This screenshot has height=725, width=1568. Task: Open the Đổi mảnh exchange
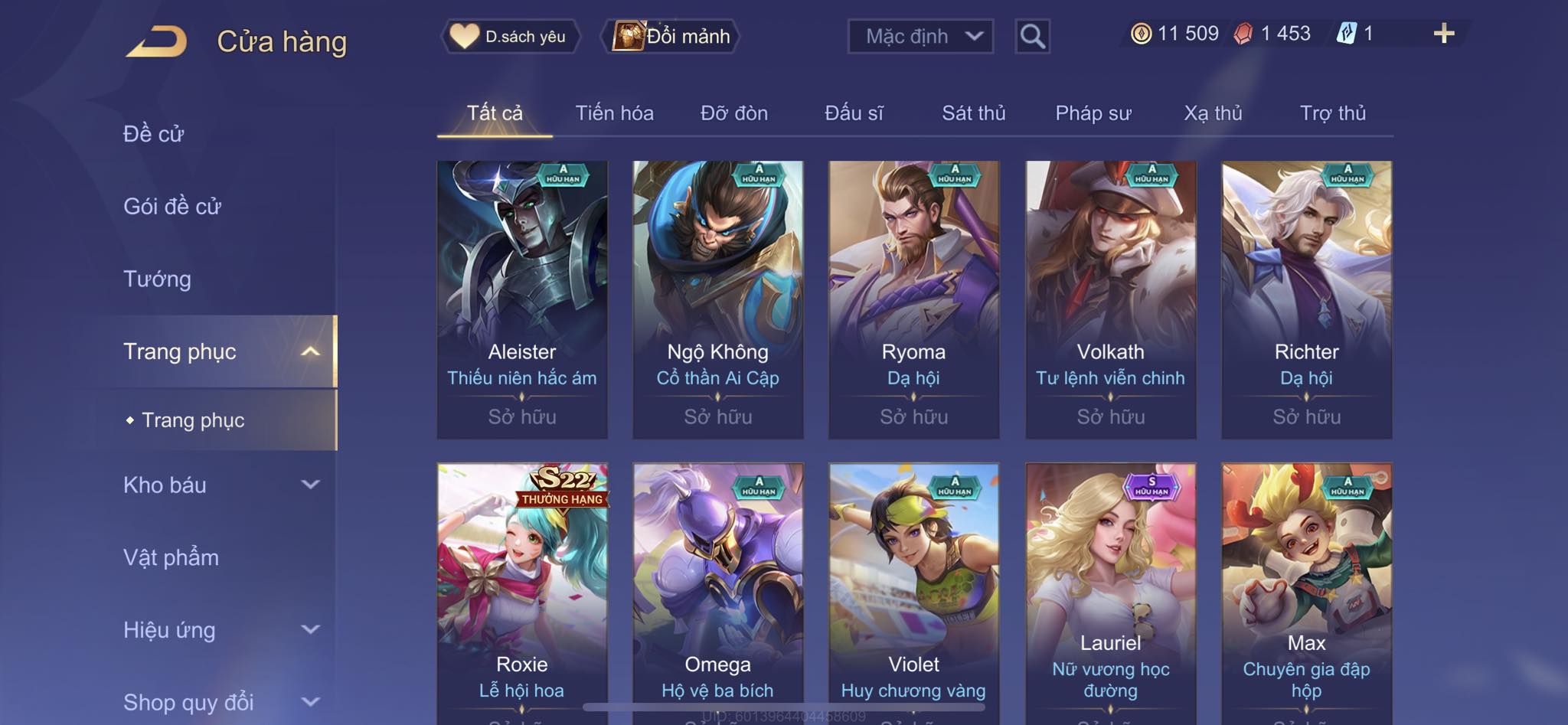pos(673,36)
